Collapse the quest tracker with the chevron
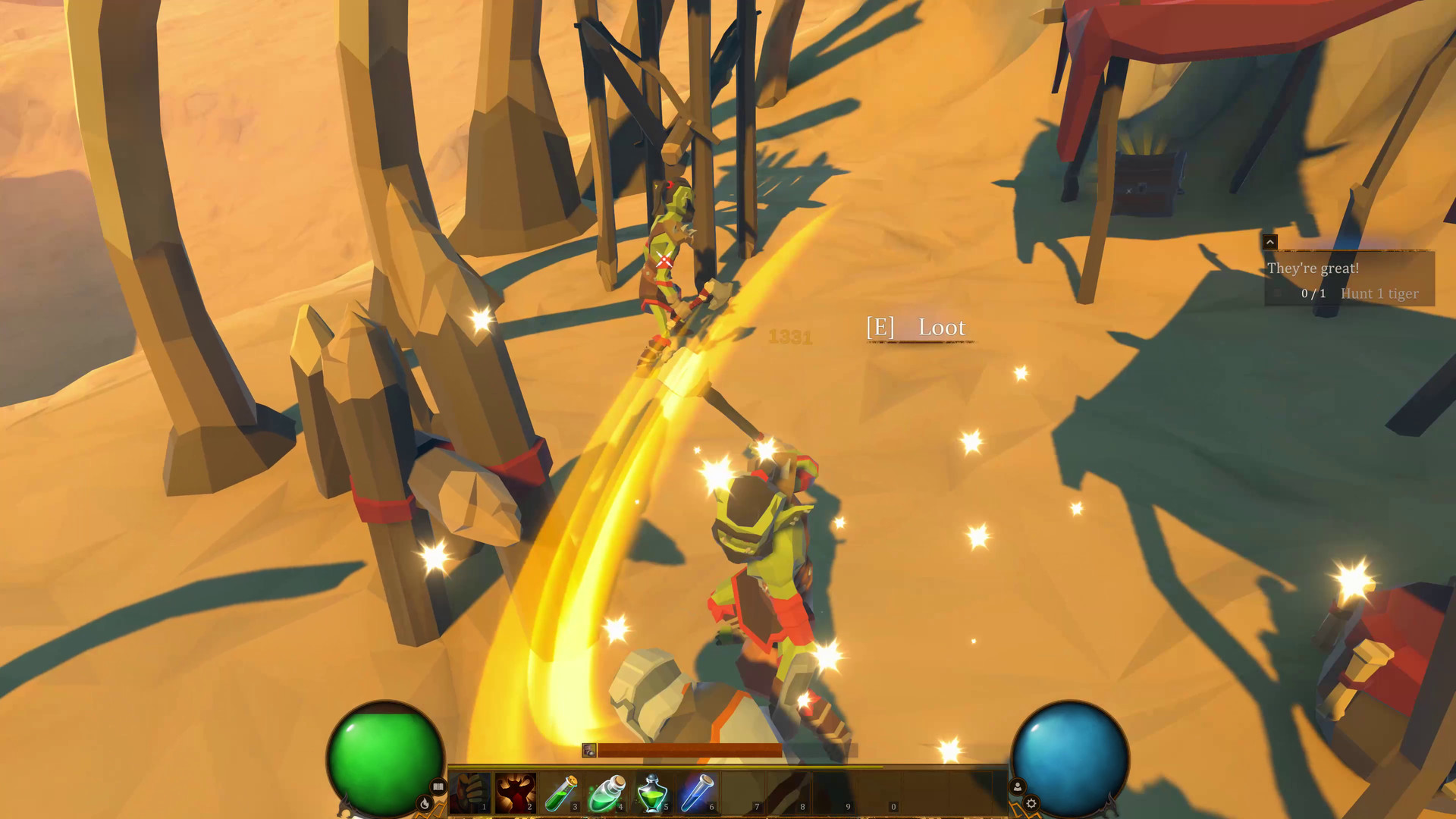The height and width of the screenshot is (819, 1456). pos(1269,243)
